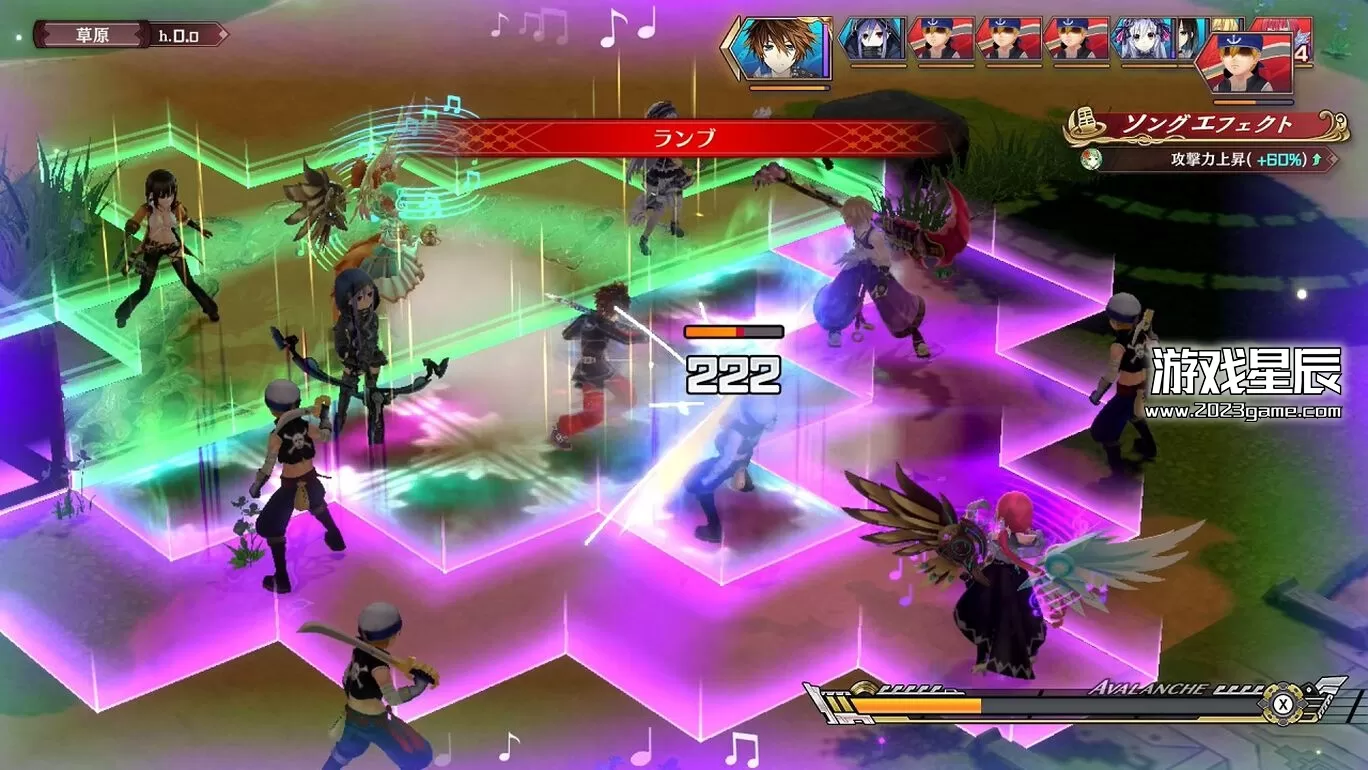Select the large enlarged pirate enemy portrait
Viewport: 1368px width, 770px height.
coord(1252,64)
